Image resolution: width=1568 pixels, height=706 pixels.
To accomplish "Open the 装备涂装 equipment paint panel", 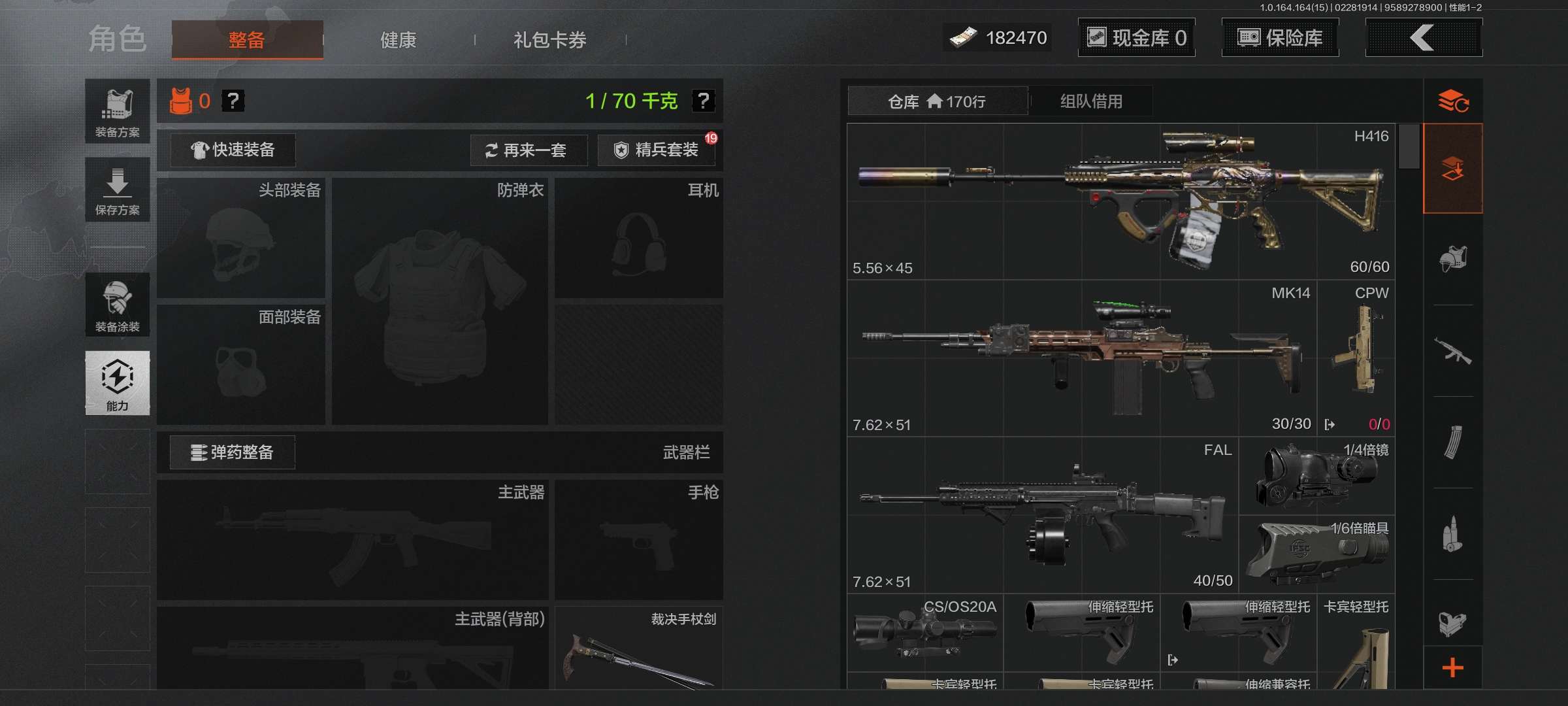I will pos(118,305).
